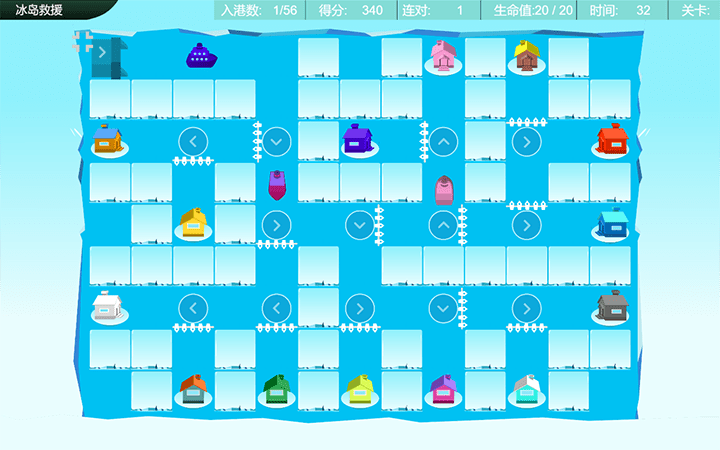720x450 pixels.
Task: Toggle the right arrow beside the gray house
Action: coord(526,307)
